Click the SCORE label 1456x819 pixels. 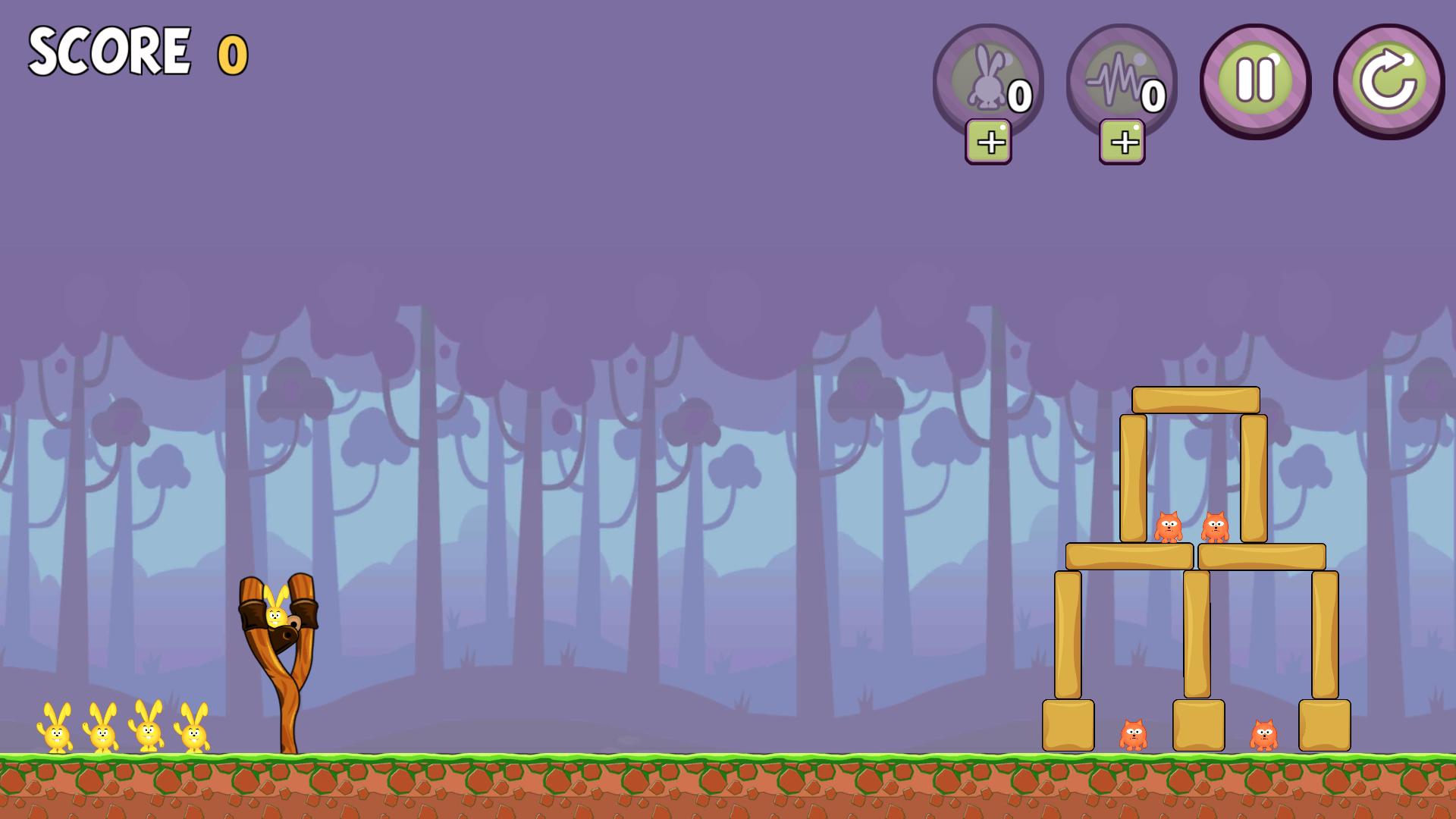(108, 49)
